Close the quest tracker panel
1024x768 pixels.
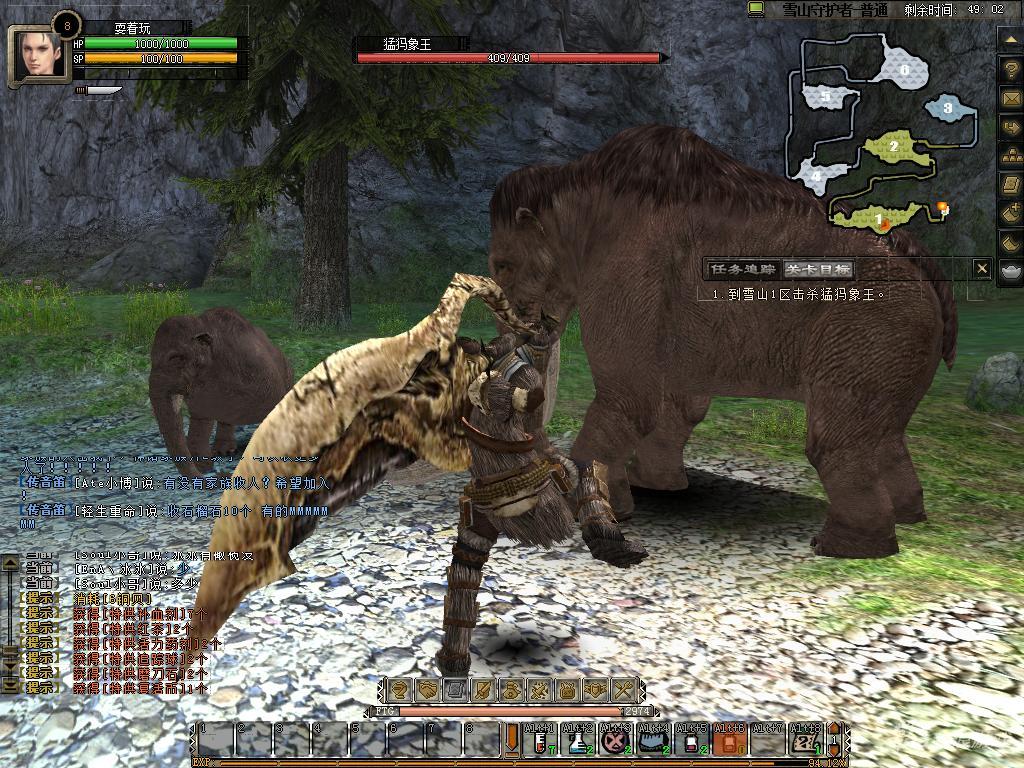click(982, 268)
